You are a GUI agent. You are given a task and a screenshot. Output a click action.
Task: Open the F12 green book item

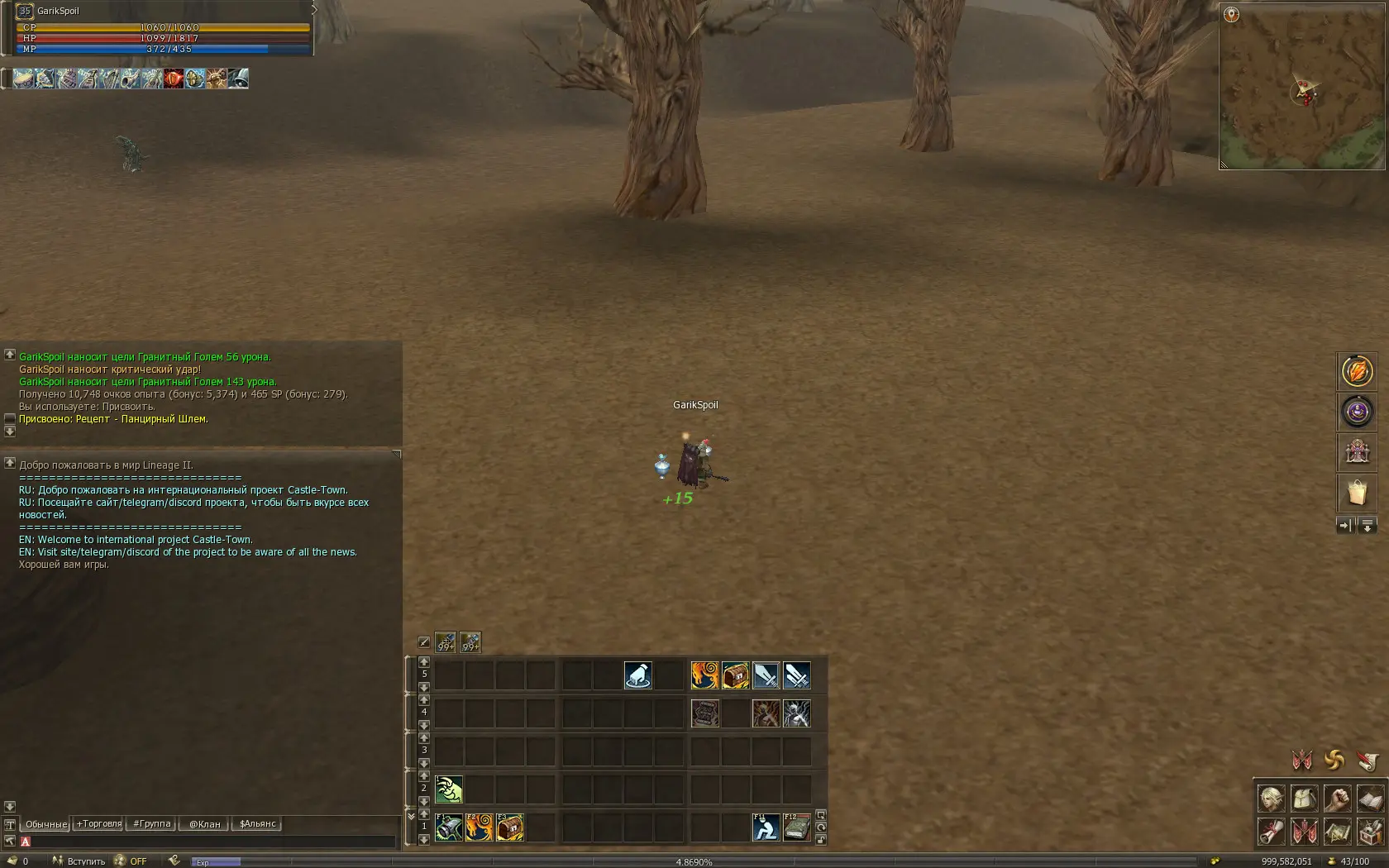[796, 827]
